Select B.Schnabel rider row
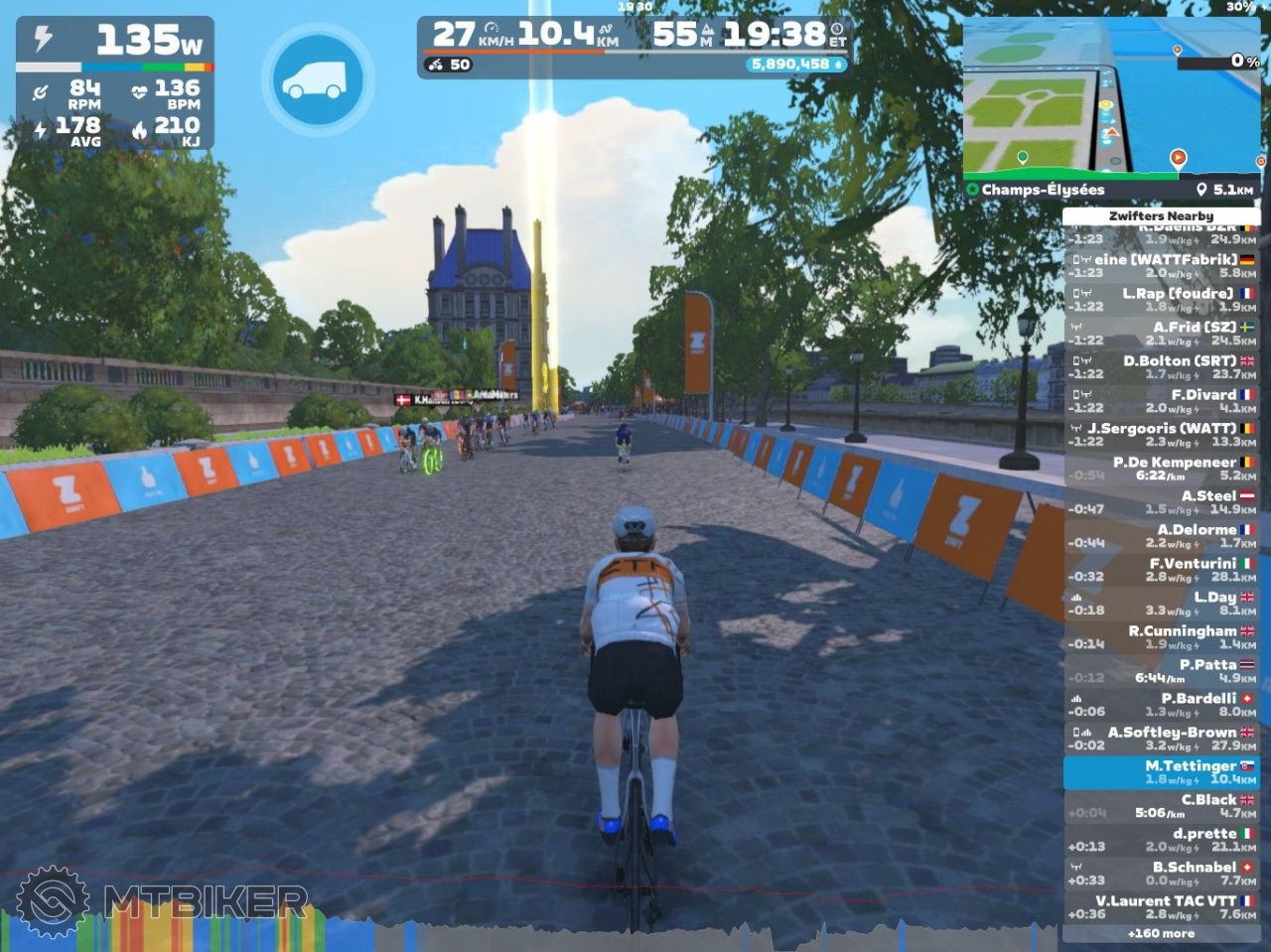 click(x=1161, y=874)
